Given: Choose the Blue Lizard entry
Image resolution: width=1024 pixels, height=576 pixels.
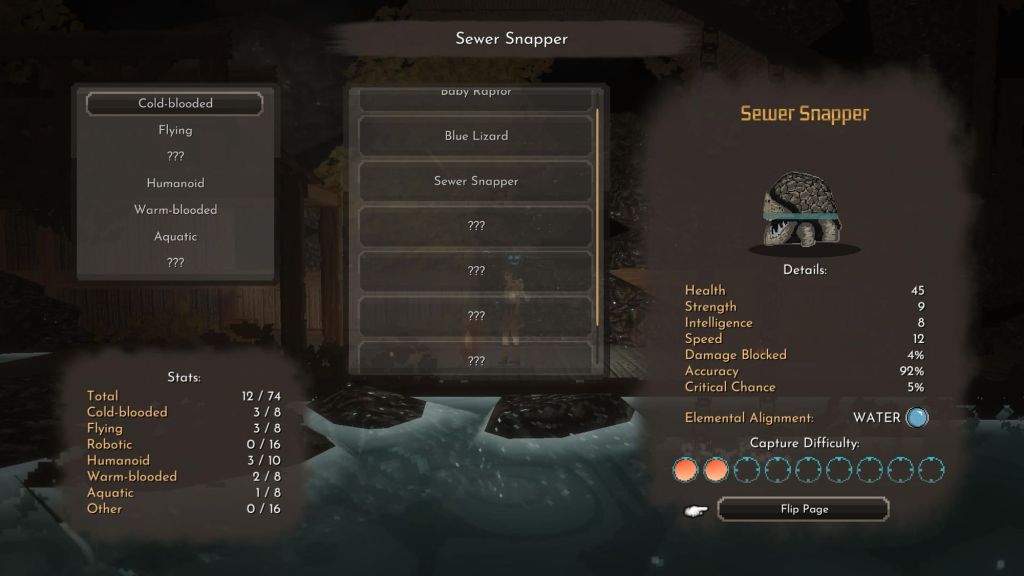Looking at the screenshot, I should tap(476, 136).
